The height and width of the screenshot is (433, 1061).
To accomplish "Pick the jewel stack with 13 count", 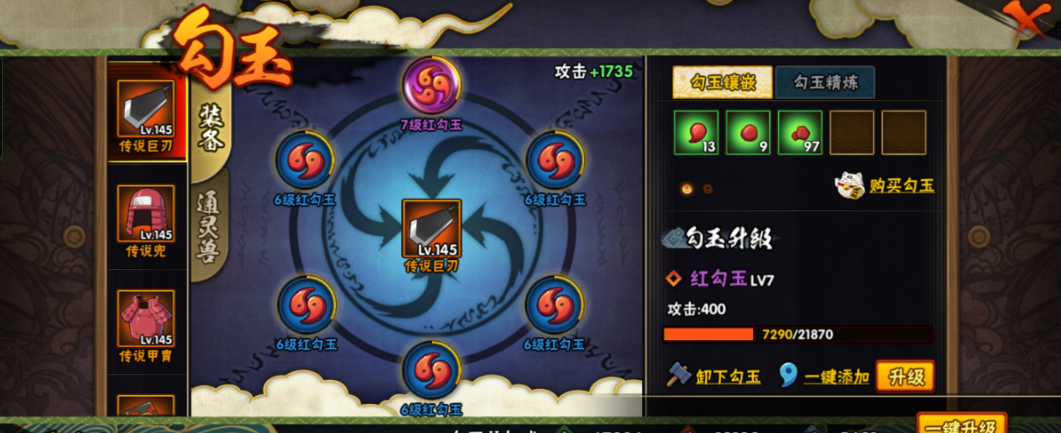I will coord(696,132).
